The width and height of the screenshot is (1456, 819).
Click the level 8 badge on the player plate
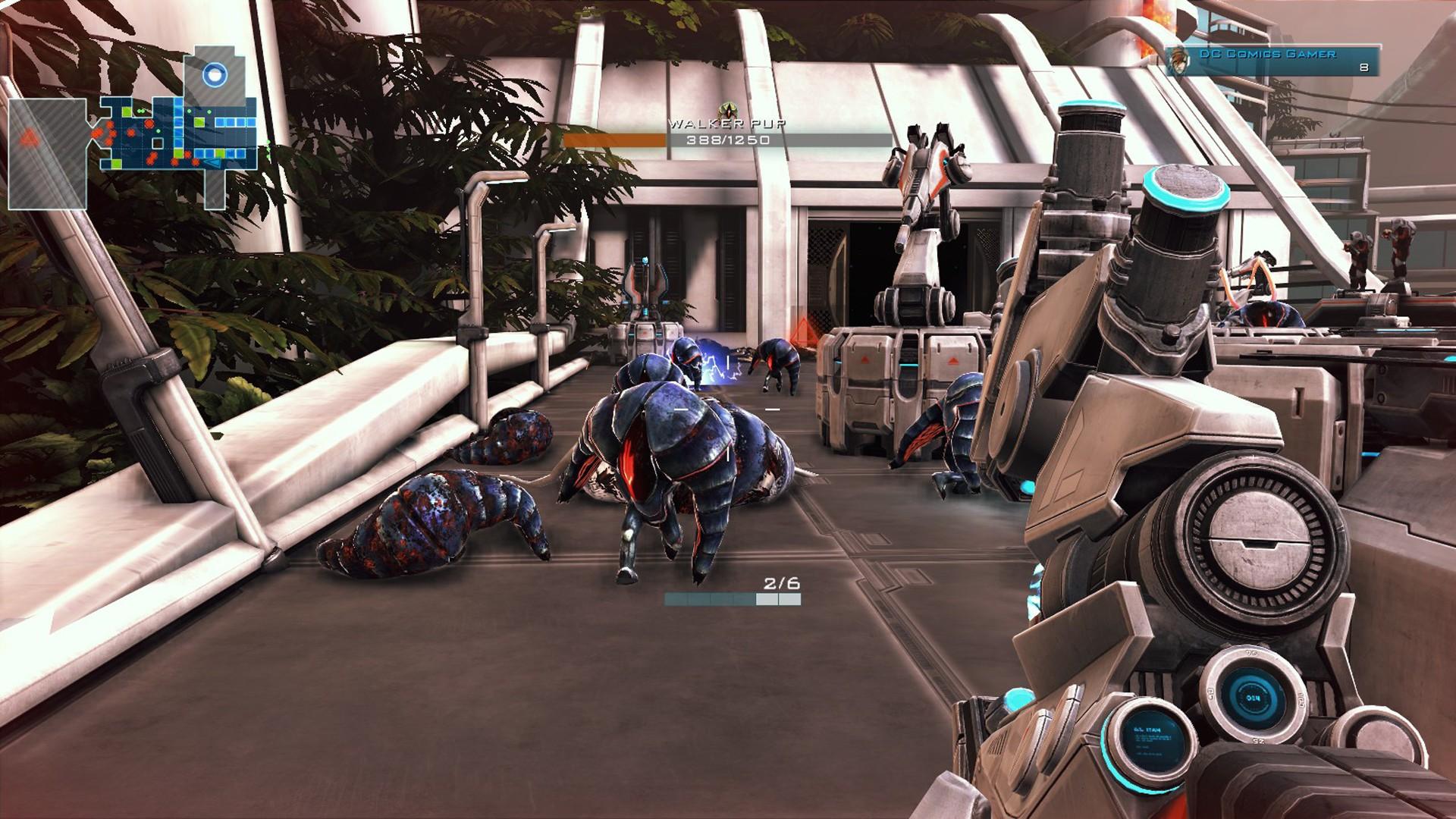[1363, 67]
